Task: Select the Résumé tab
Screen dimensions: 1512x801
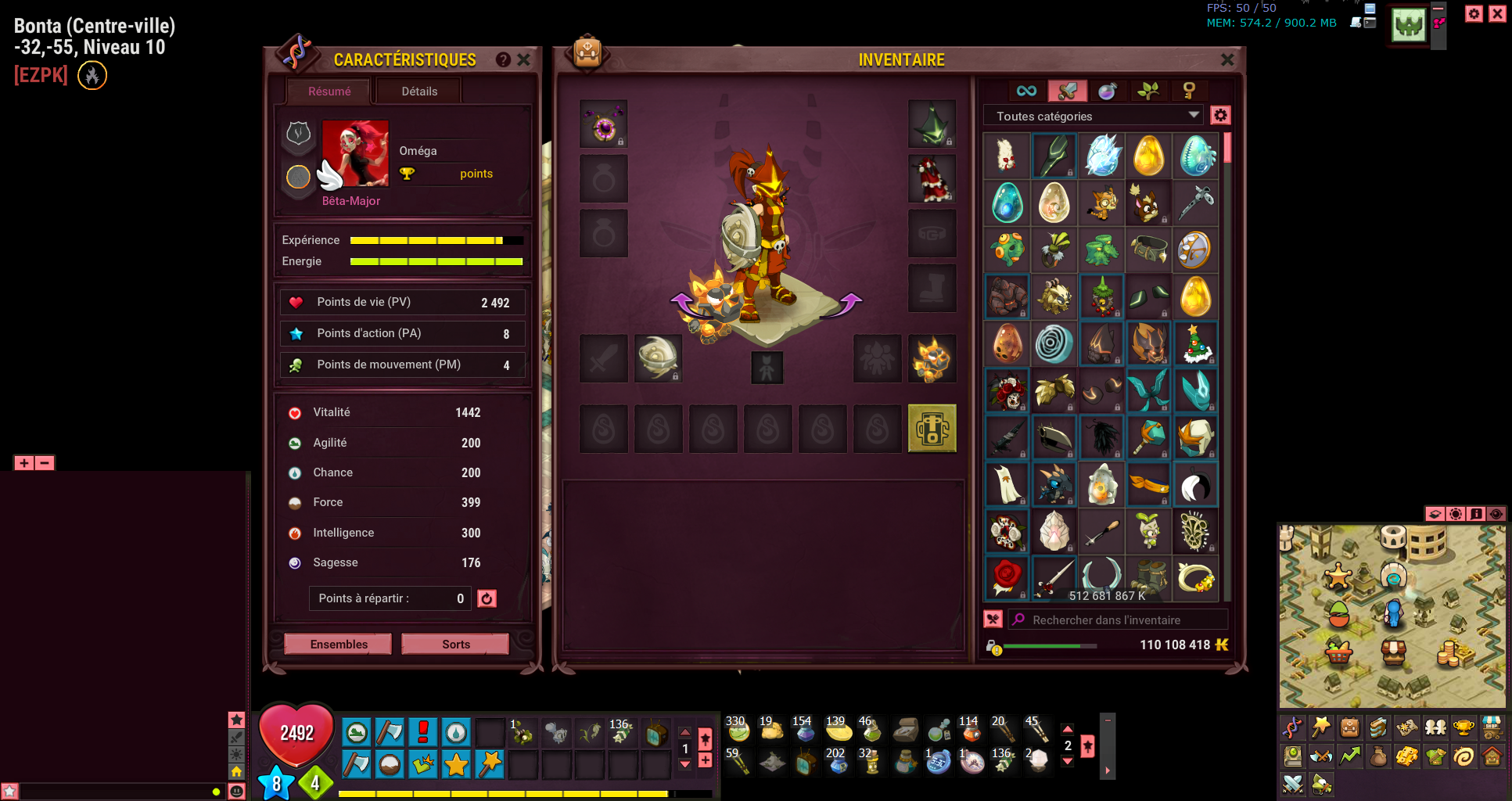Action: 329,92
